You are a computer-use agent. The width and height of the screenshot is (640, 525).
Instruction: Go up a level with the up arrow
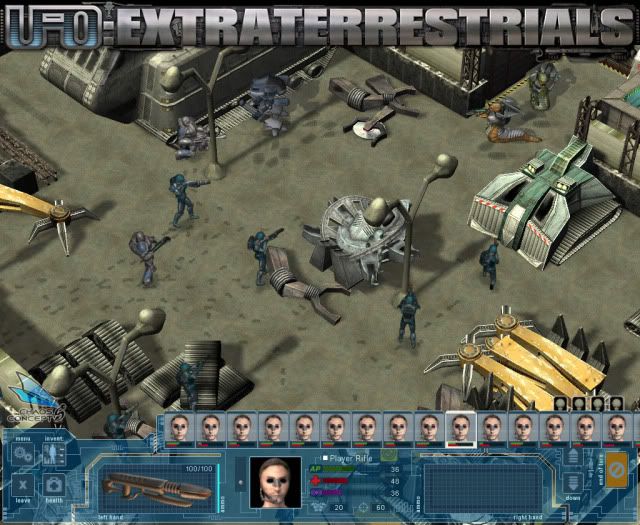[x=572, y=458]
